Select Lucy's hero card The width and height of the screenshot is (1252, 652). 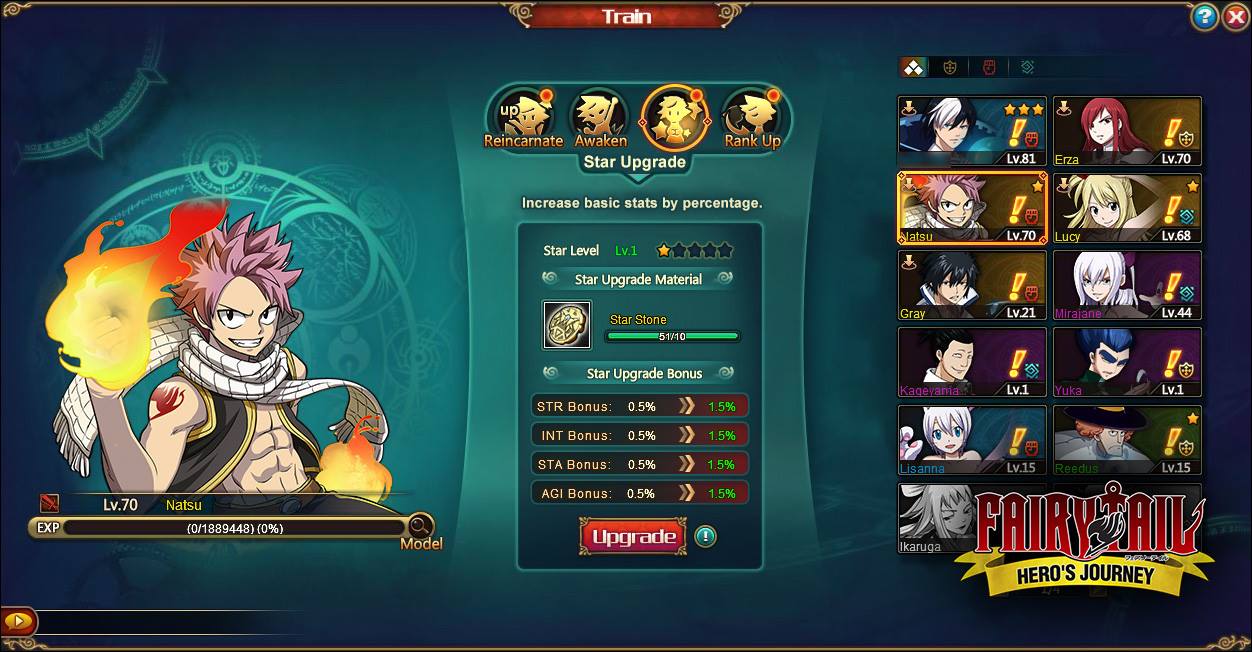(1127, 208)
